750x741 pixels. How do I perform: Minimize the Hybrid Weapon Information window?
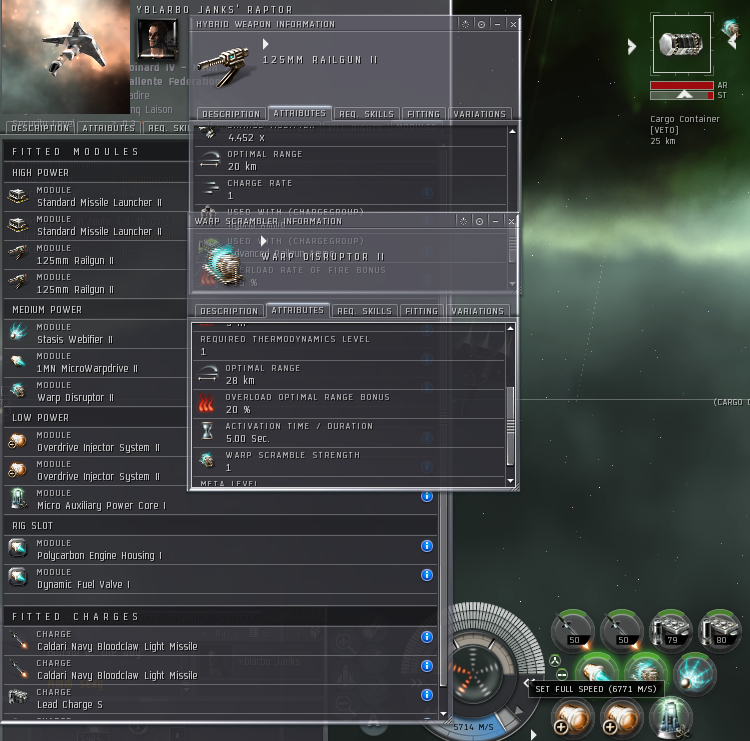(x=497, y=24)
